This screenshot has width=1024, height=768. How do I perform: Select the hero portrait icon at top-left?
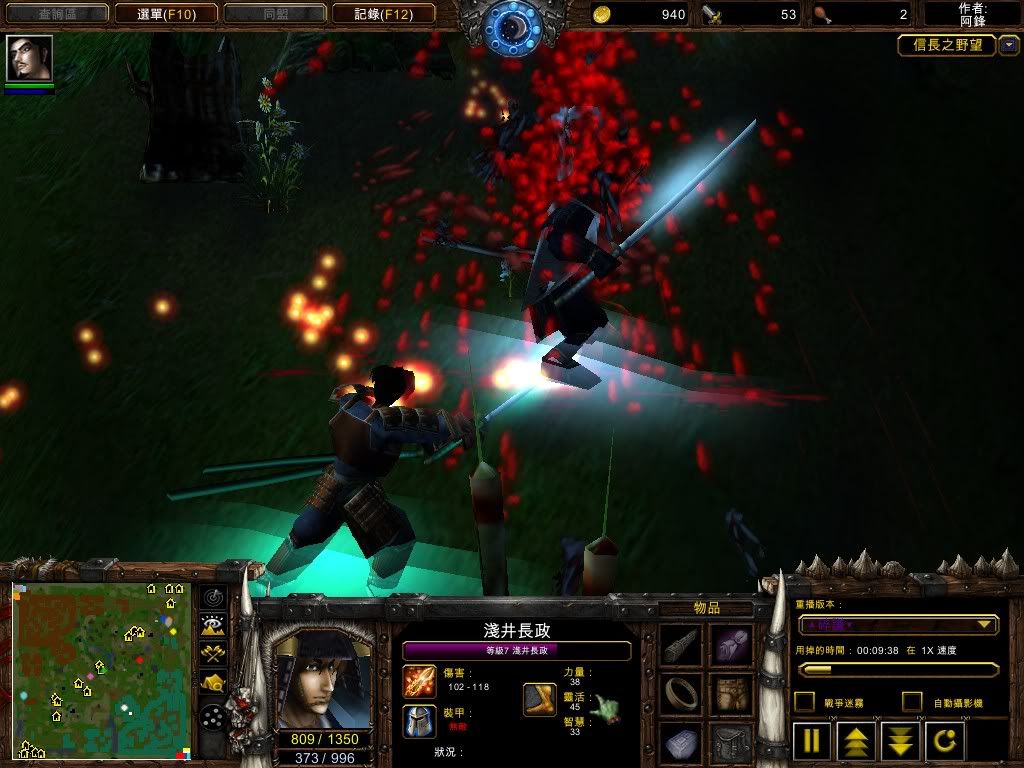(29, 59)
